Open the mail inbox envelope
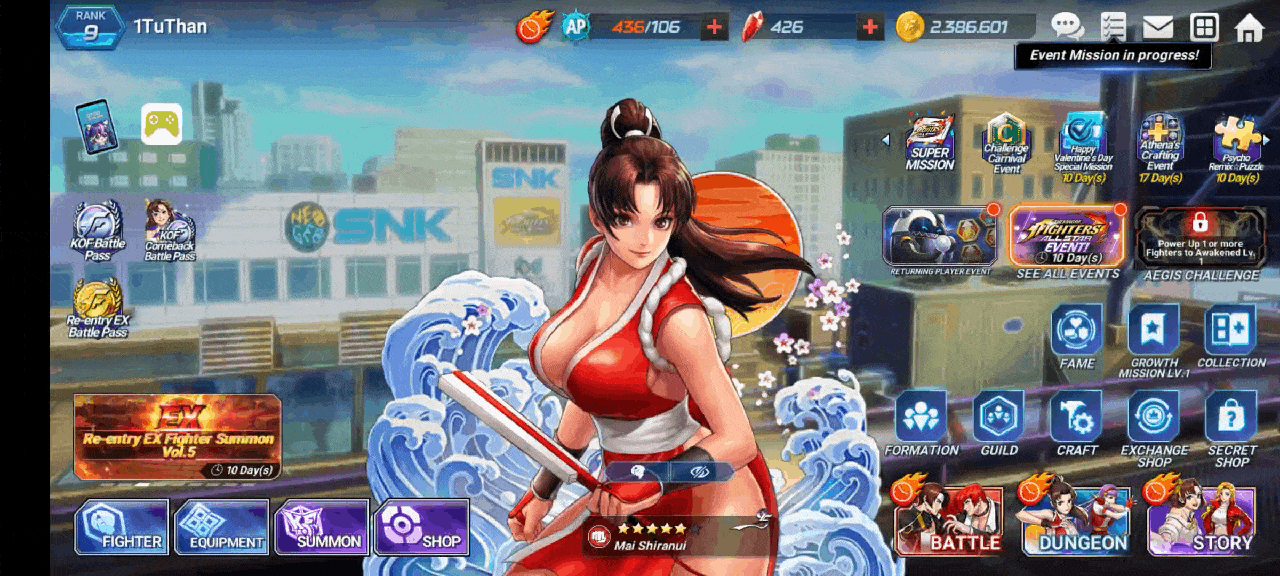 (1158, 27)
